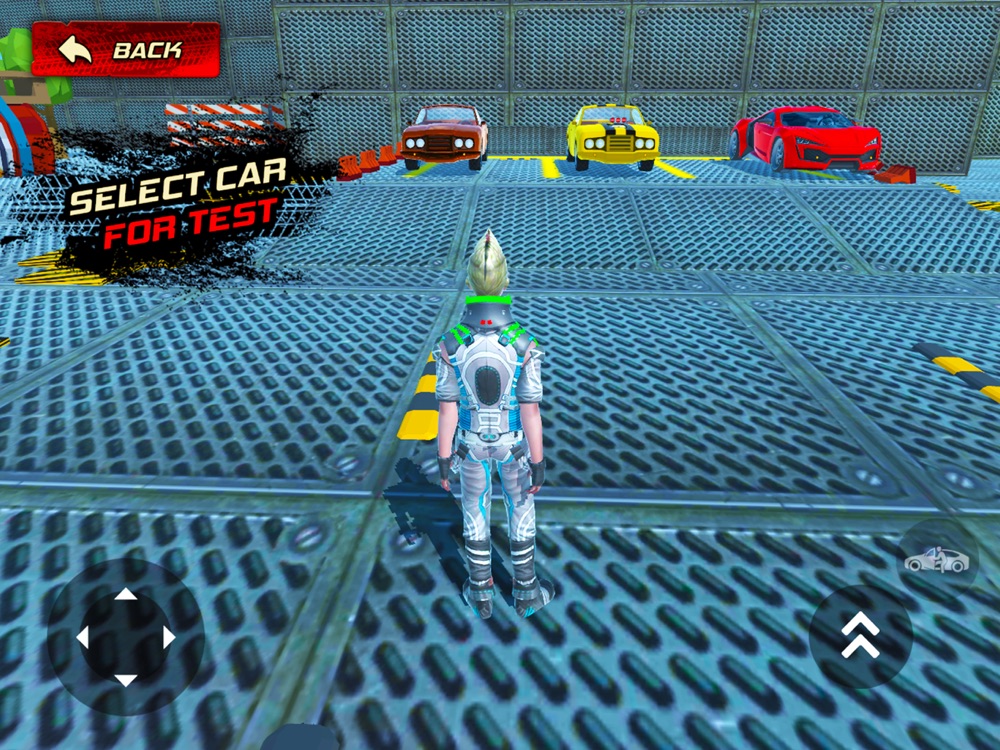Activate the double-chevron up button

tap(860, 636)
